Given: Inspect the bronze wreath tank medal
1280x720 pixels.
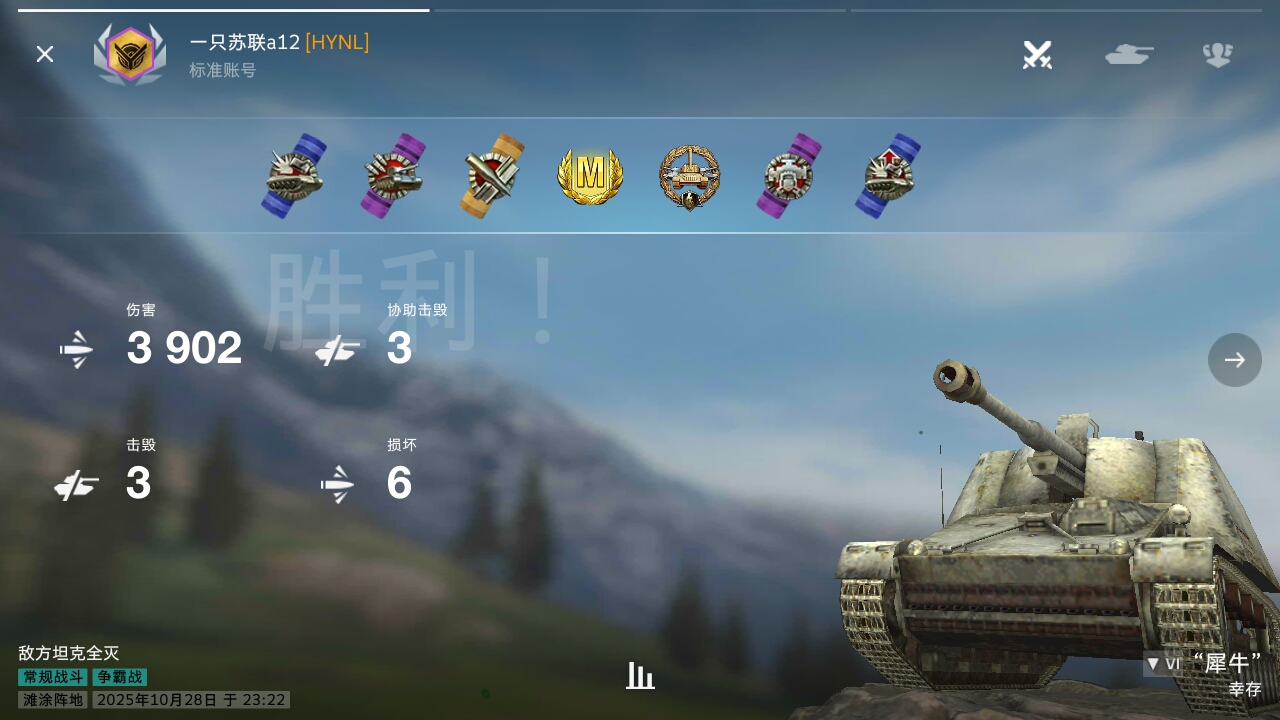Looking at the screenshot, I should 689,177.
